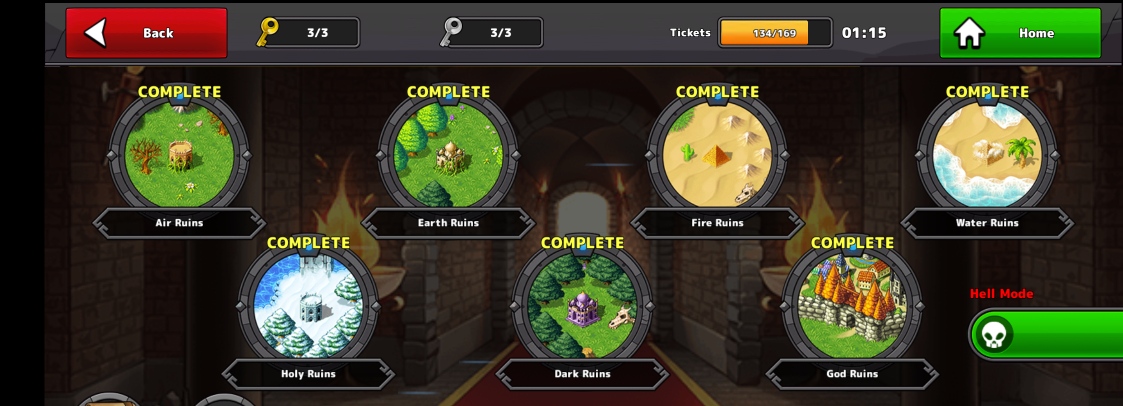
Task: Choose the God Ruins castle dungeon
Action: coord(851,304)
